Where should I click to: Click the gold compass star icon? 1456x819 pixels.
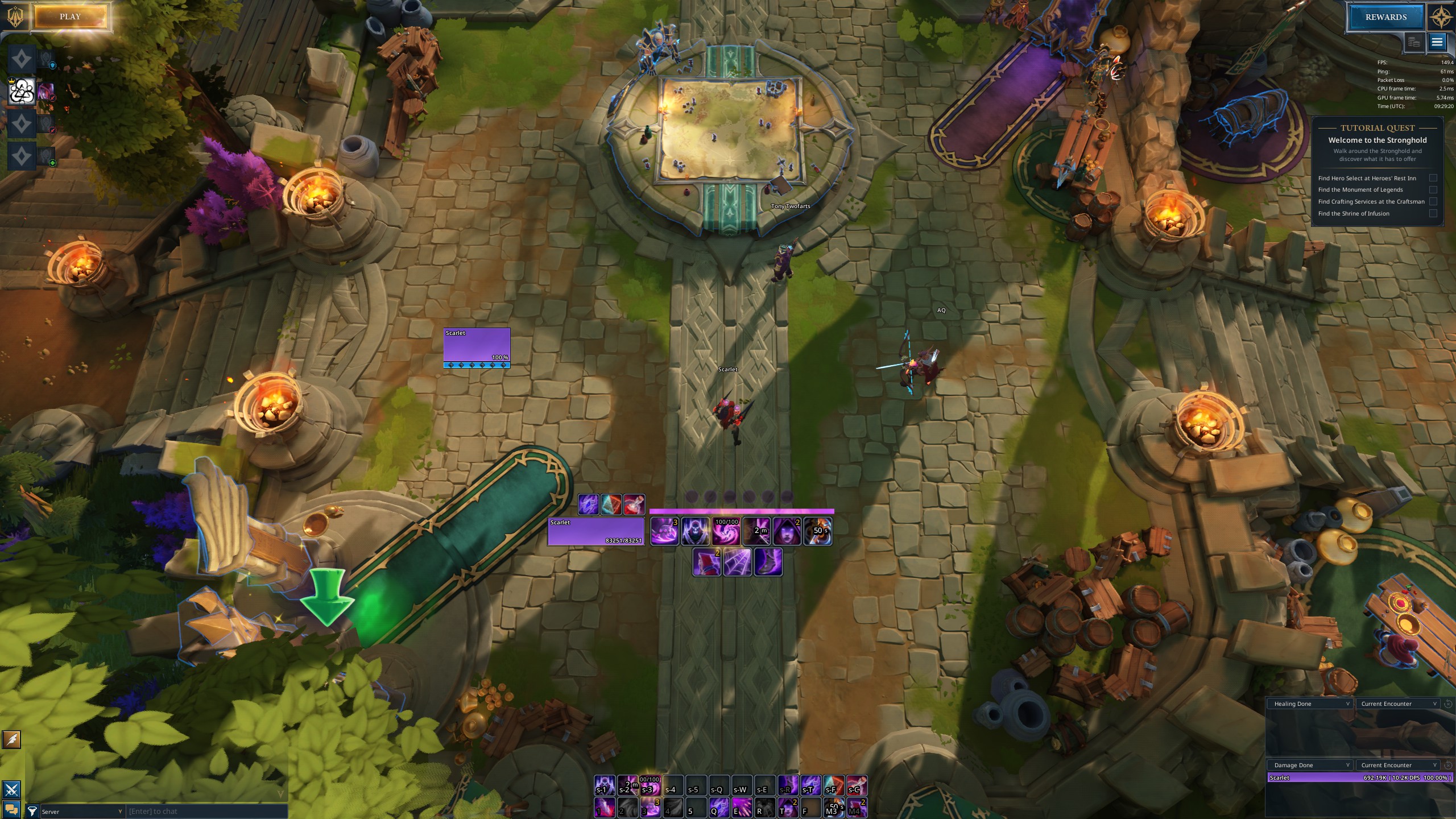coord(1440,17)
